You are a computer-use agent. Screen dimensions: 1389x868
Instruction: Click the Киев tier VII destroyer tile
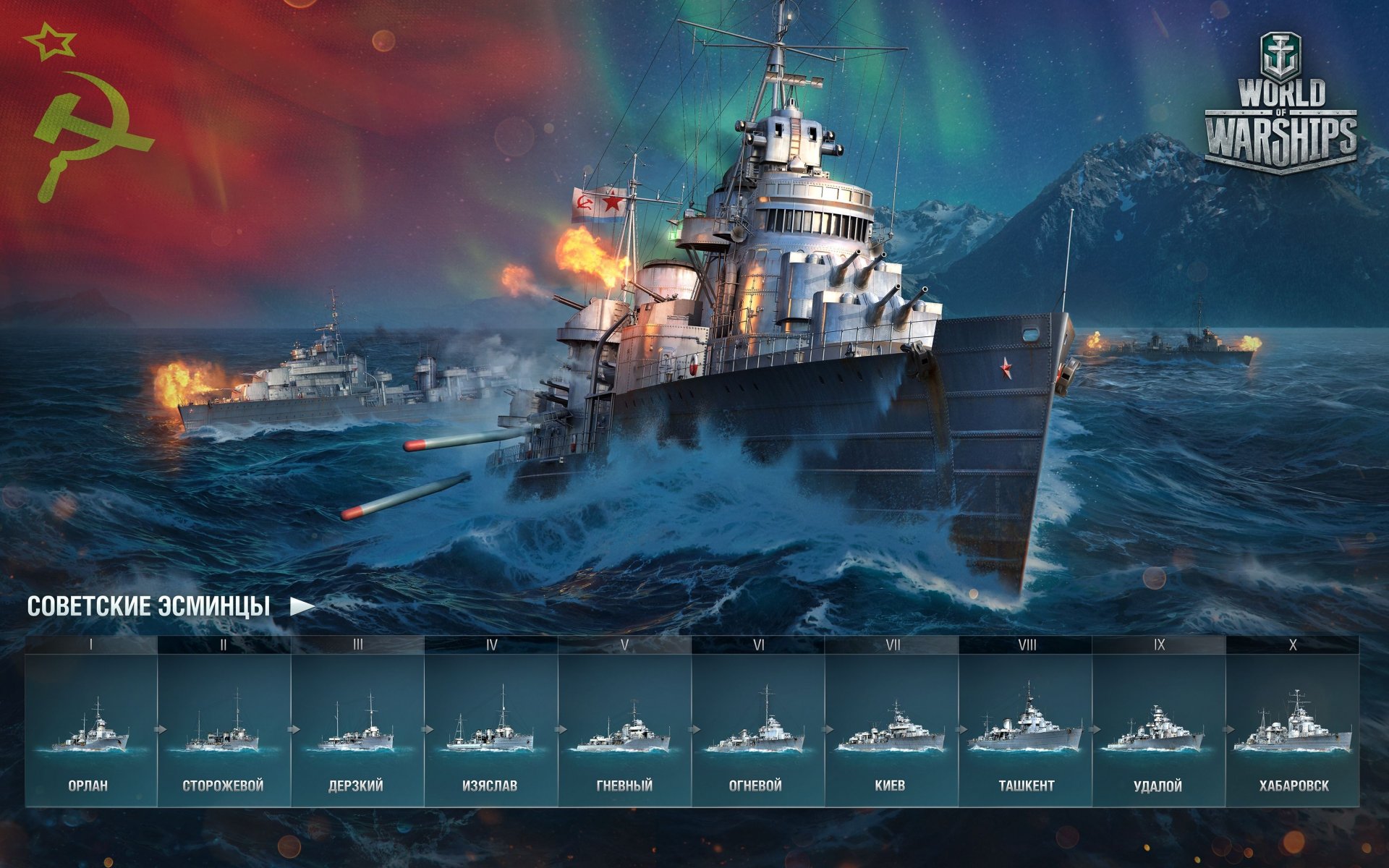point(891,731)
